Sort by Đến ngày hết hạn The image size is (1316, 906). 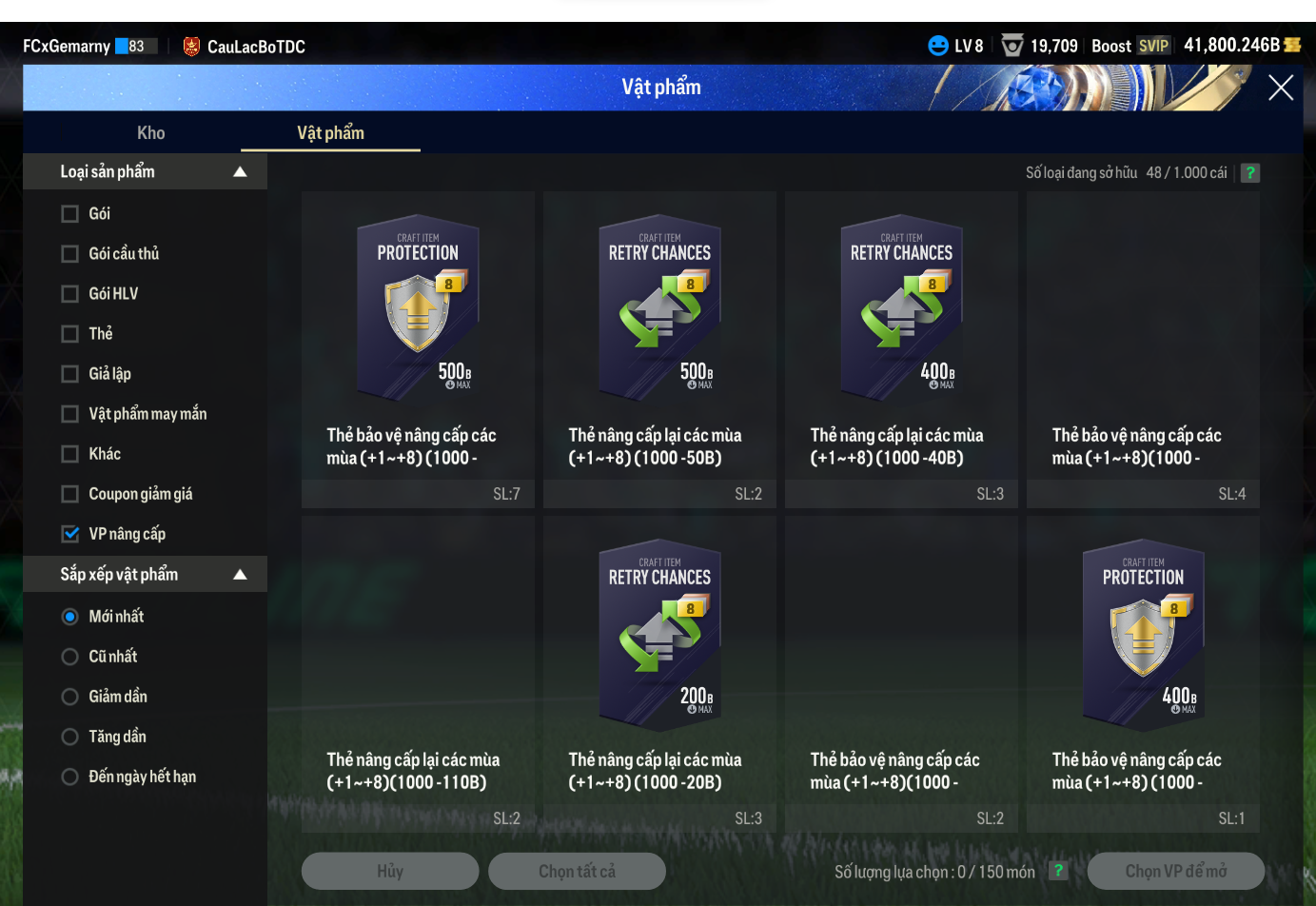(x=69, y=777)
